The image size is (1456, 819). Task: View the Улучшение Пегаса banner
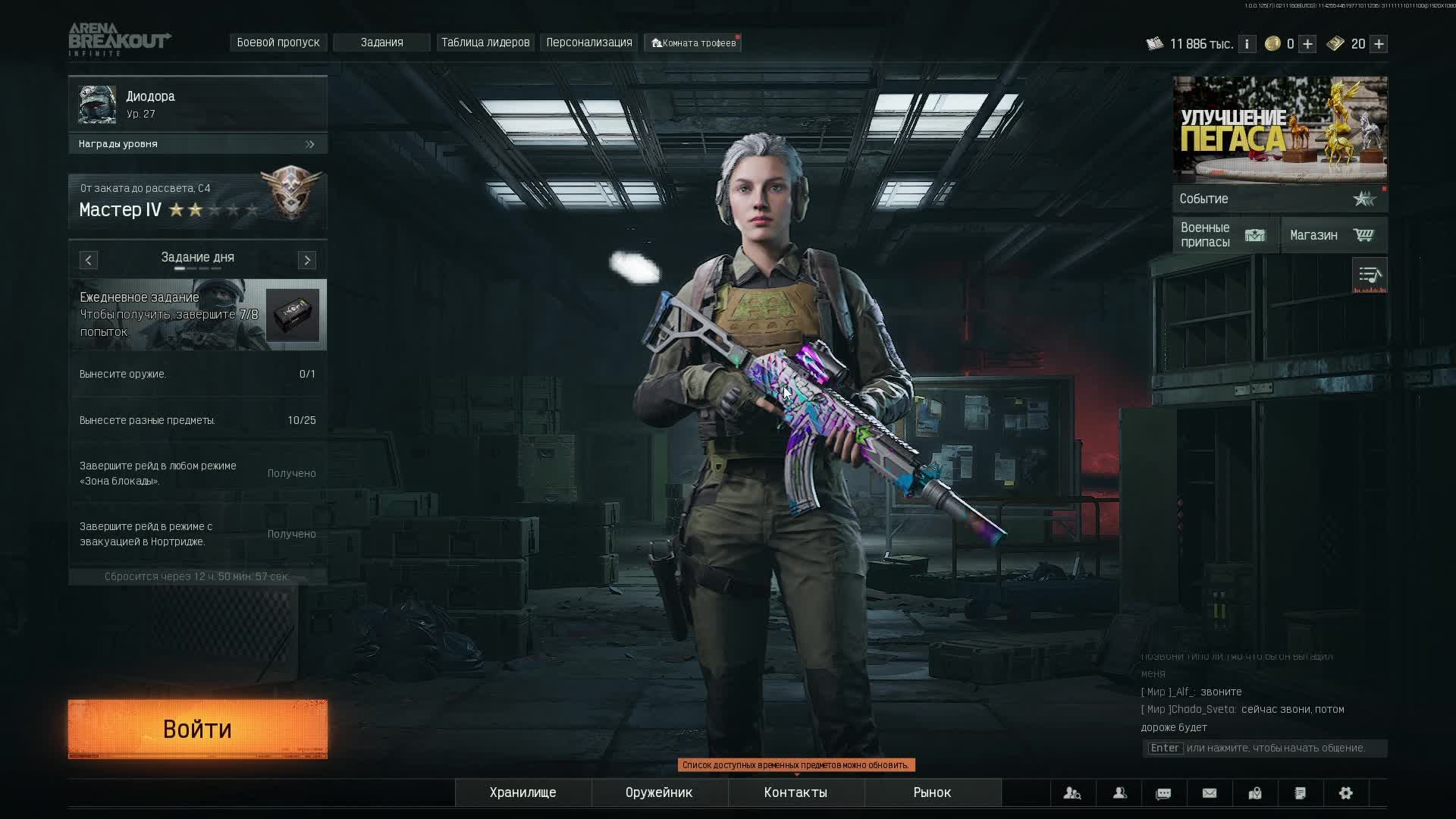(1280, 129)
